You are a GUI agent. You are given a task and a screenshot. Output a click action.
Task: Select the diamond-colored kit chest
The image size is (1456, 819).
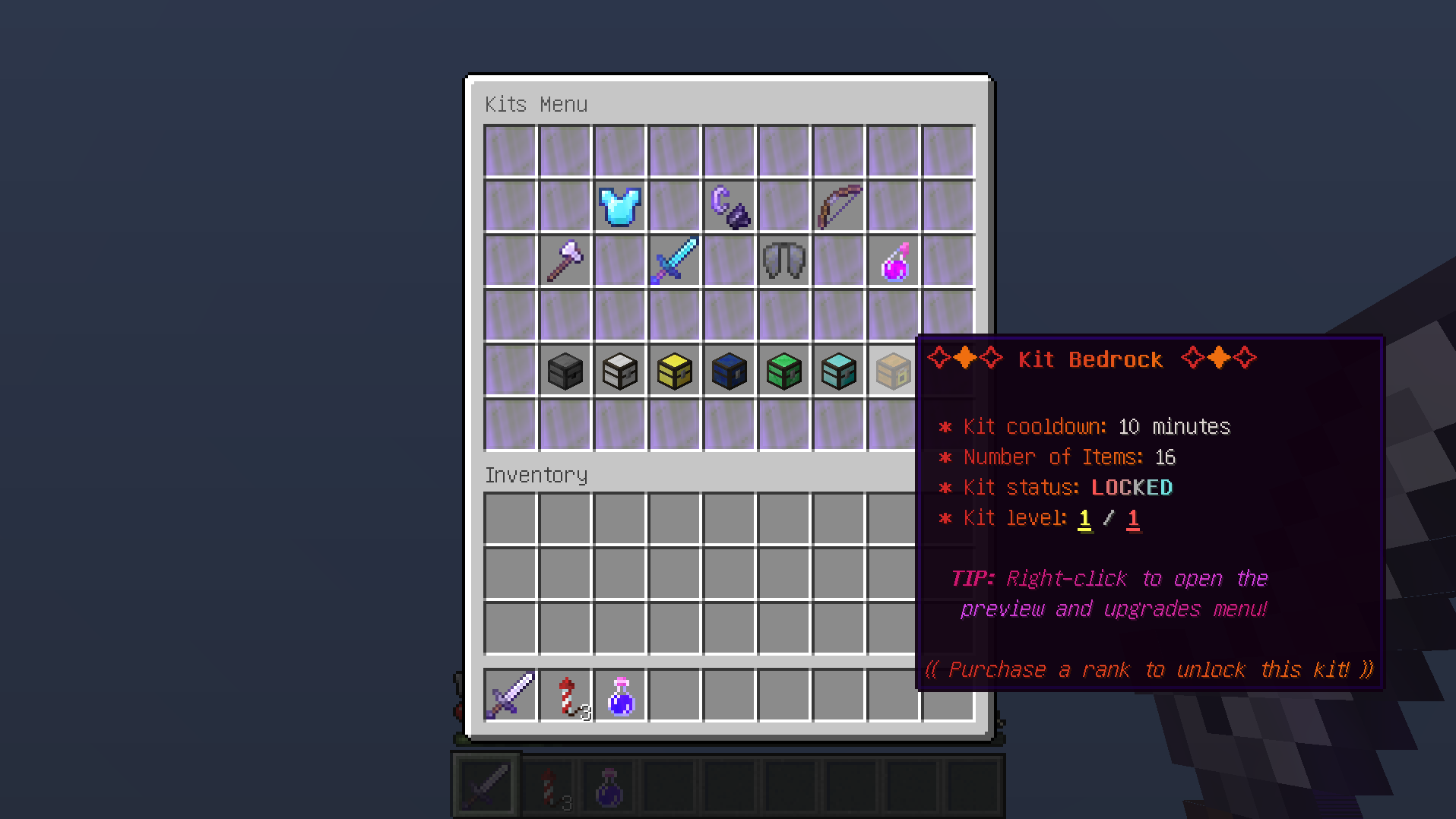click(838, 371)
